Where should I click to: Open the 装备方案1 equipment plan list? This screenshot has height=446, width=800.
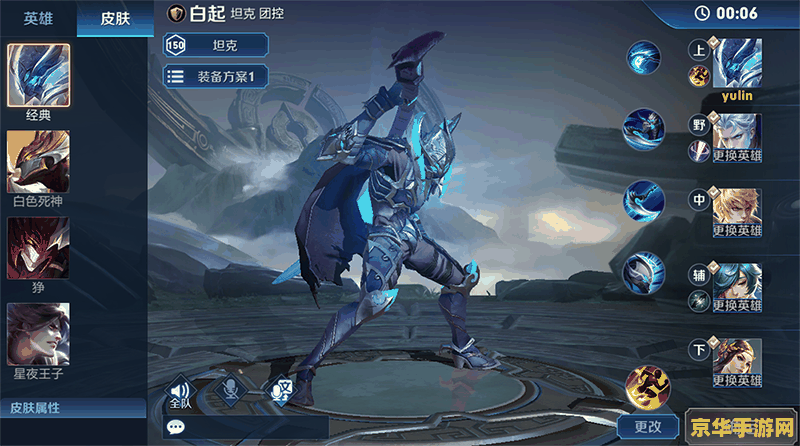click(216, 75)
